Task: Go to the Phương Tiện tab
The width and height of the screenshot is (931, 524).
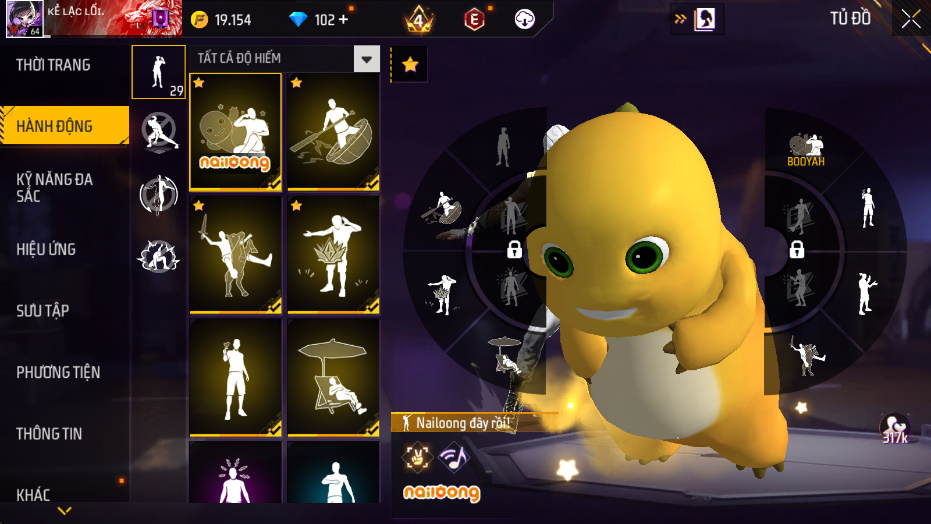Action: coord(58,372)
